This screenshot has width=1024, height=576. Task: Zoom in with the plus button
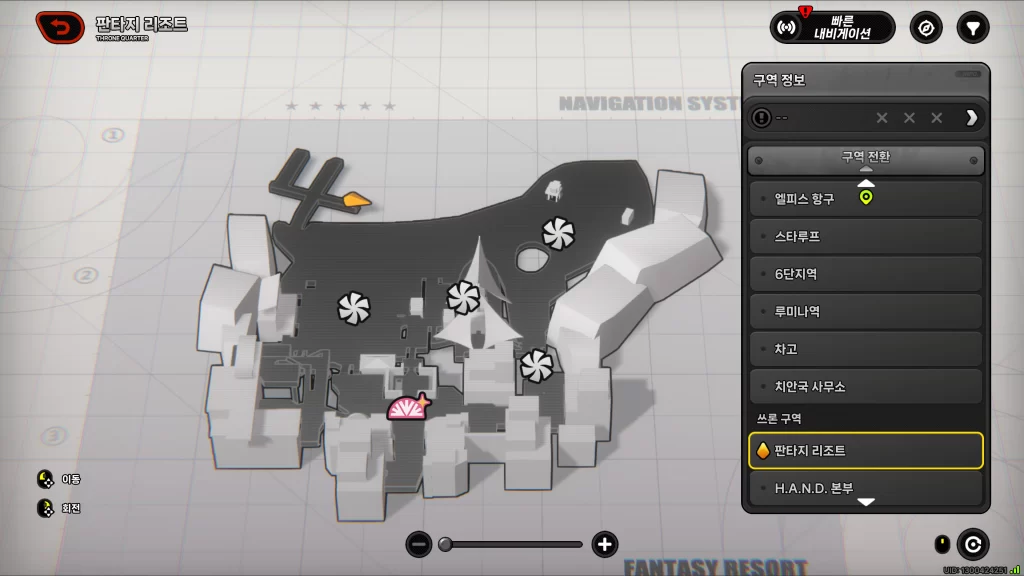604,544
